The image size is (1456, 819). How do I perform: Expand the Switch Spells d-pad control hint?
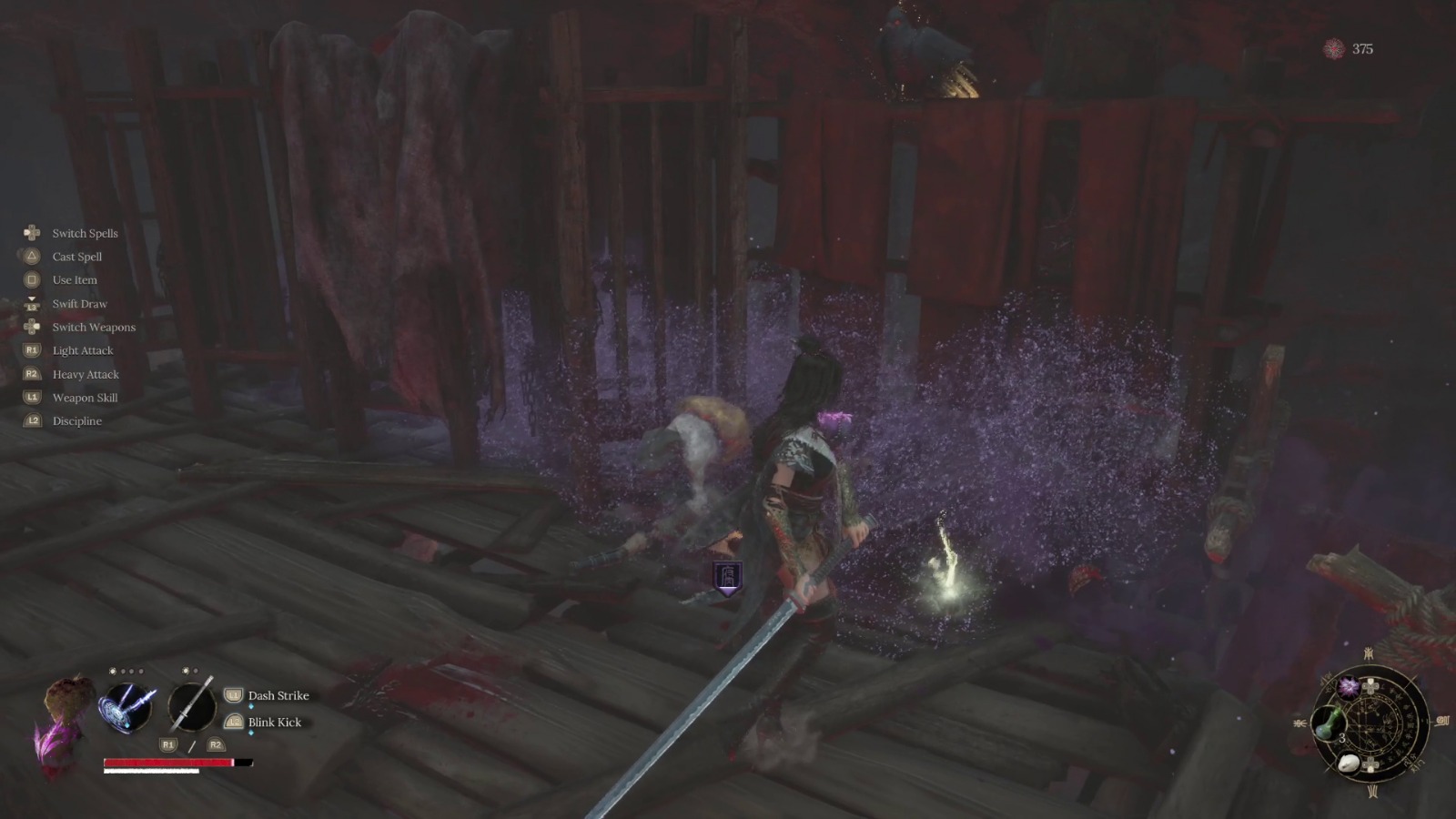click(33, 233)
